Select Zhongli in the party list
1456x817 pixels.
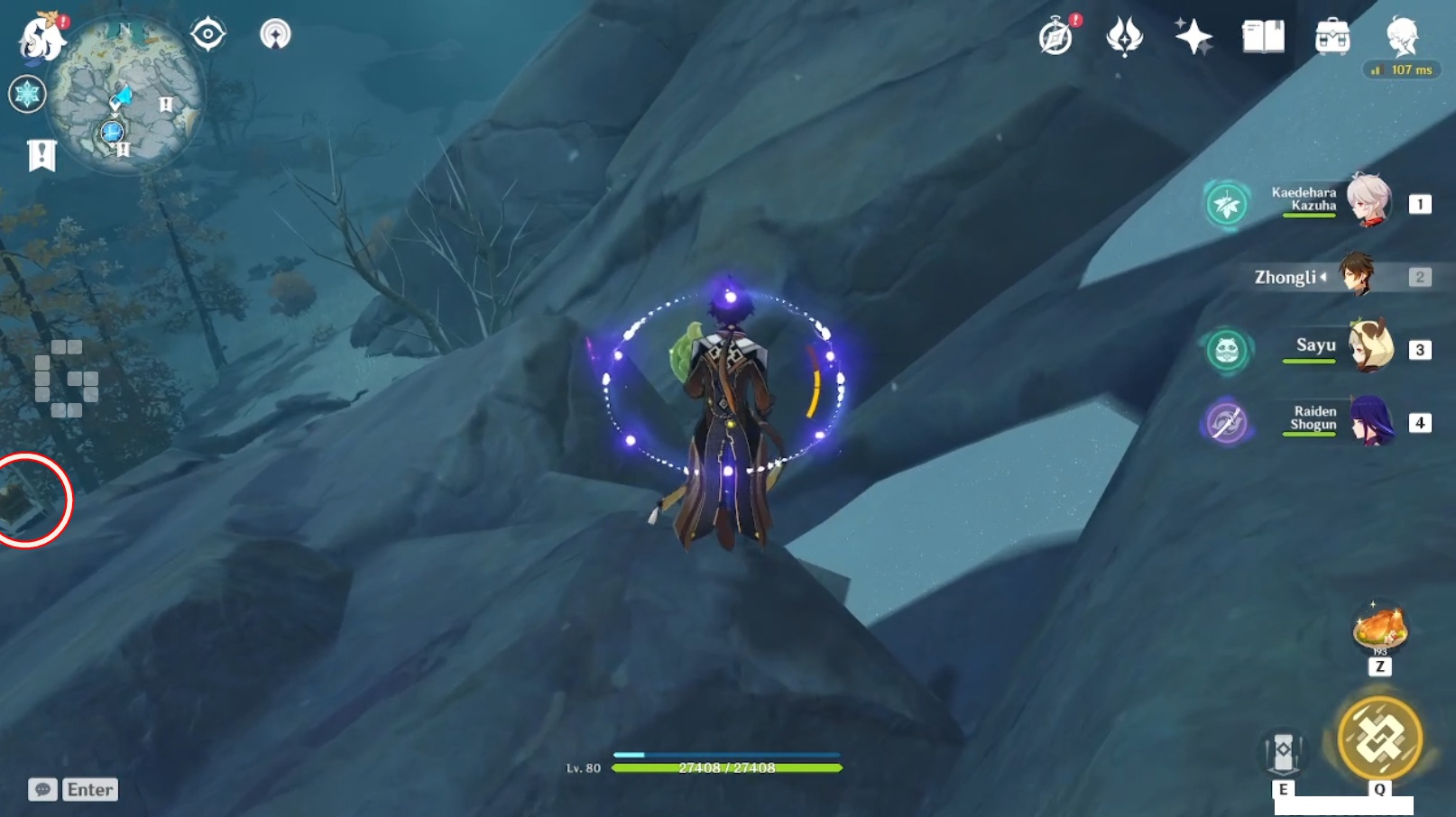(1356, 276)
